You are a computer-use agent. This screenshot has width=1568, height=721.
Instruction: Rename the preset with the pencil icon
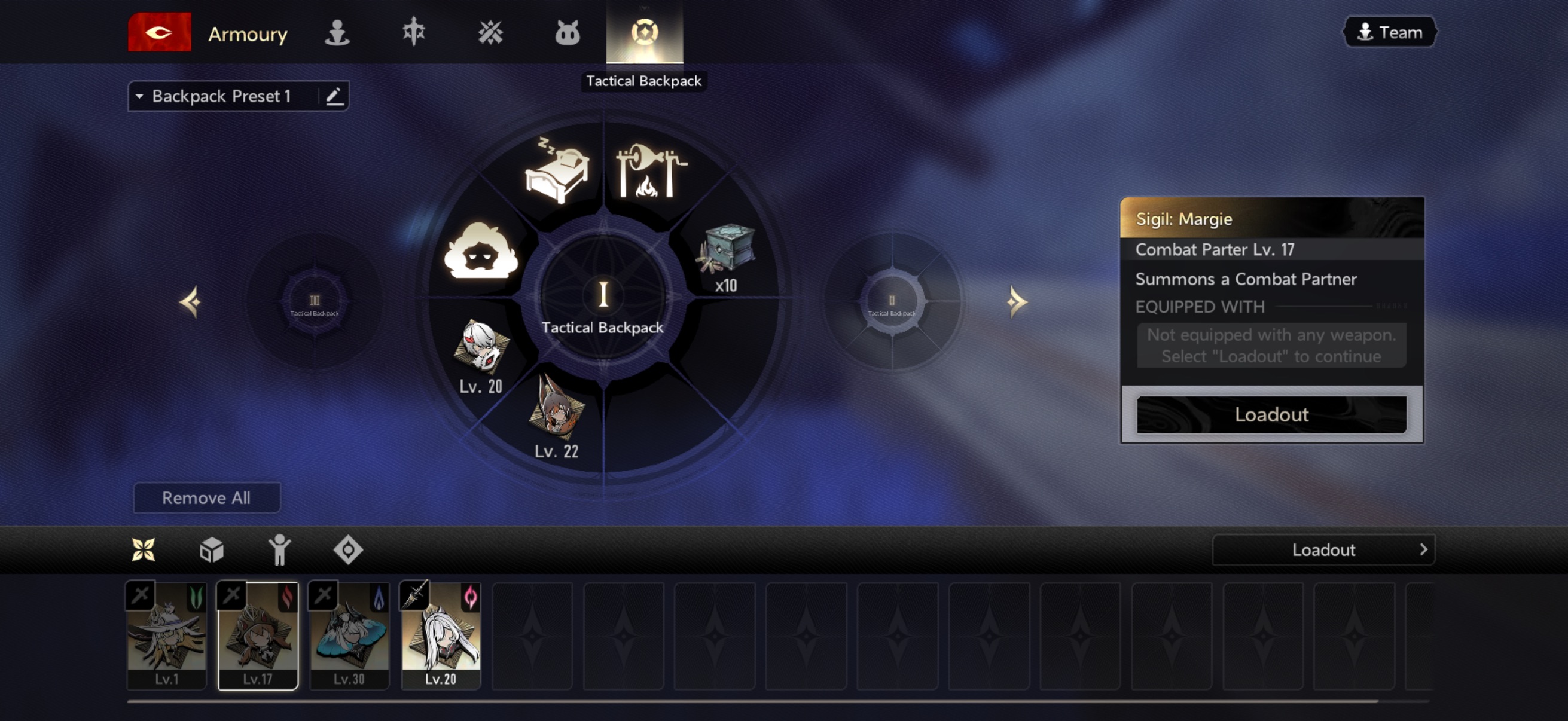coord(334,96)
